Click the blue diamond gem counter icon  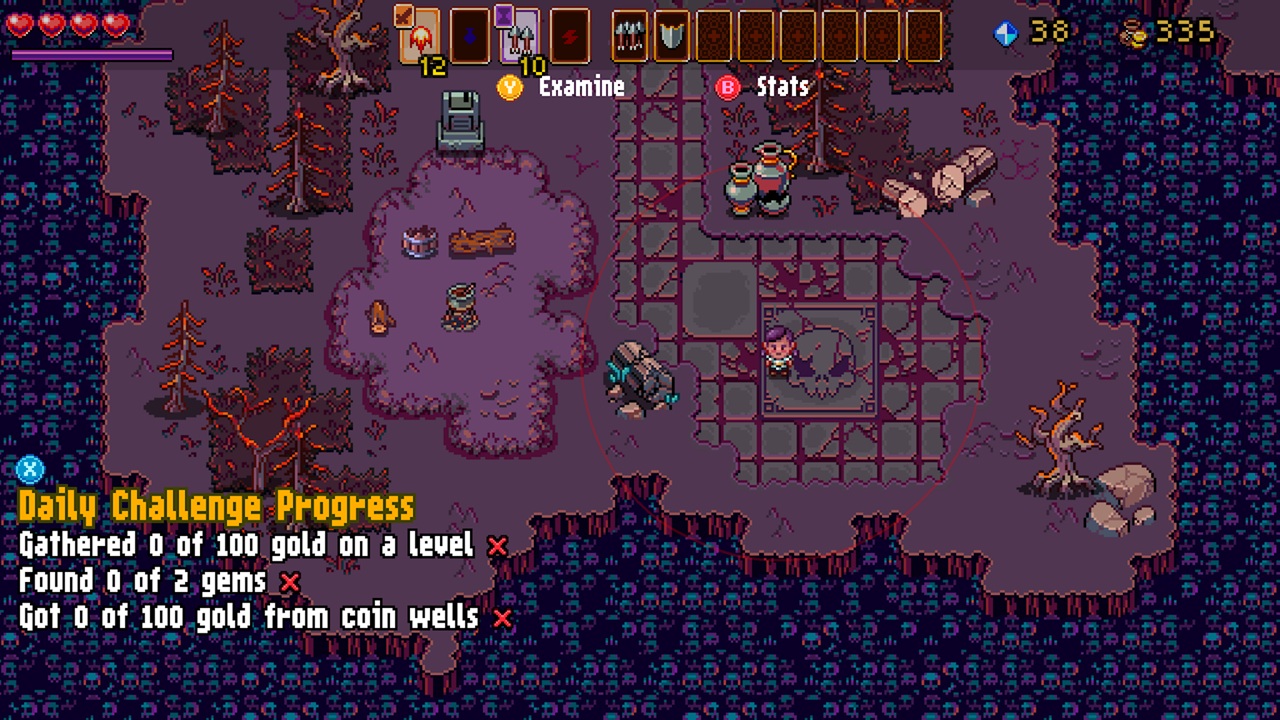1007,32
